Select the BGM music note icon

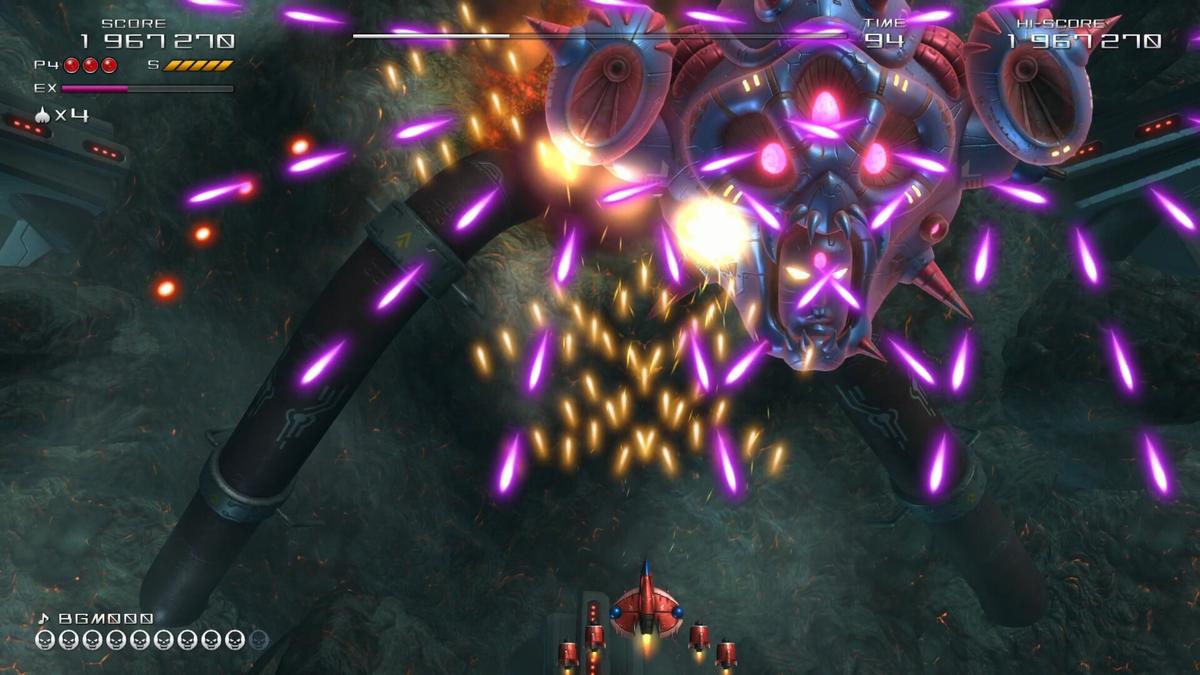[x=43, y=619]
